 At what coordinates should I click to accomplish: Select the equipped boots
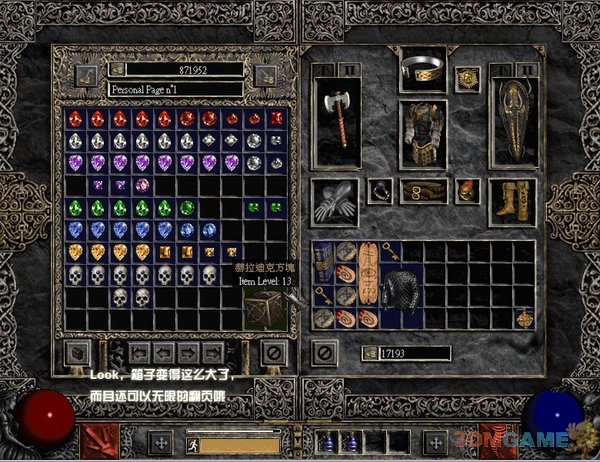click(511, 200)
